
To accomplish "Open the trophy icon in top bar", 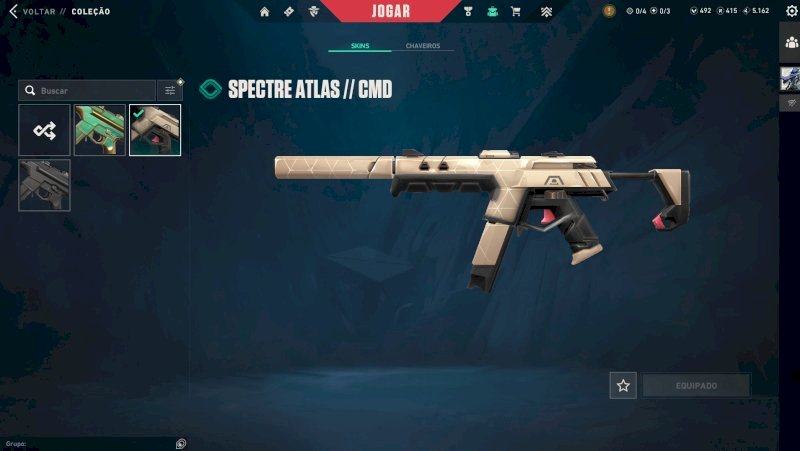I will (x=468, y=12).
